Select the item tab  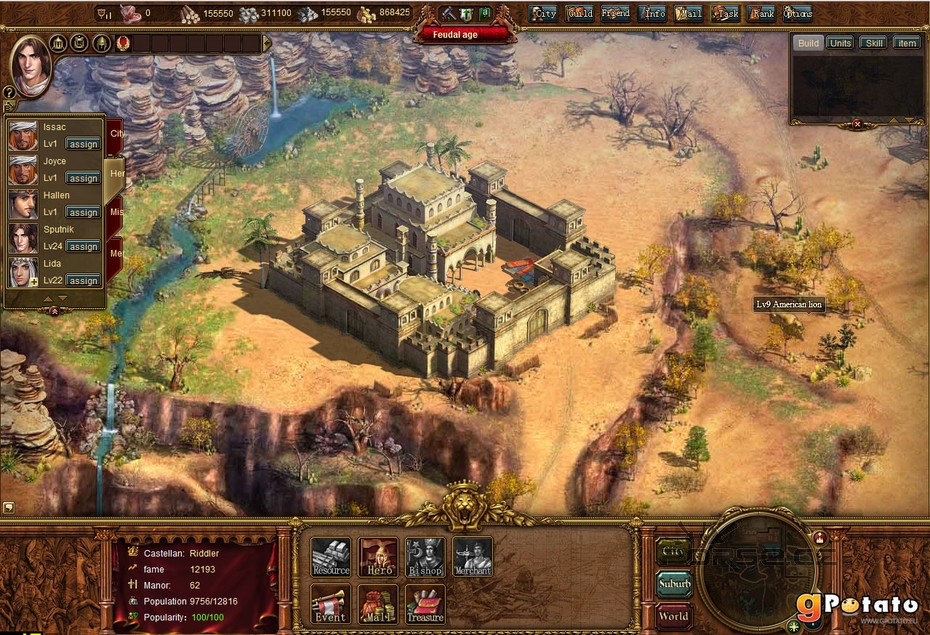click(906, 43)
